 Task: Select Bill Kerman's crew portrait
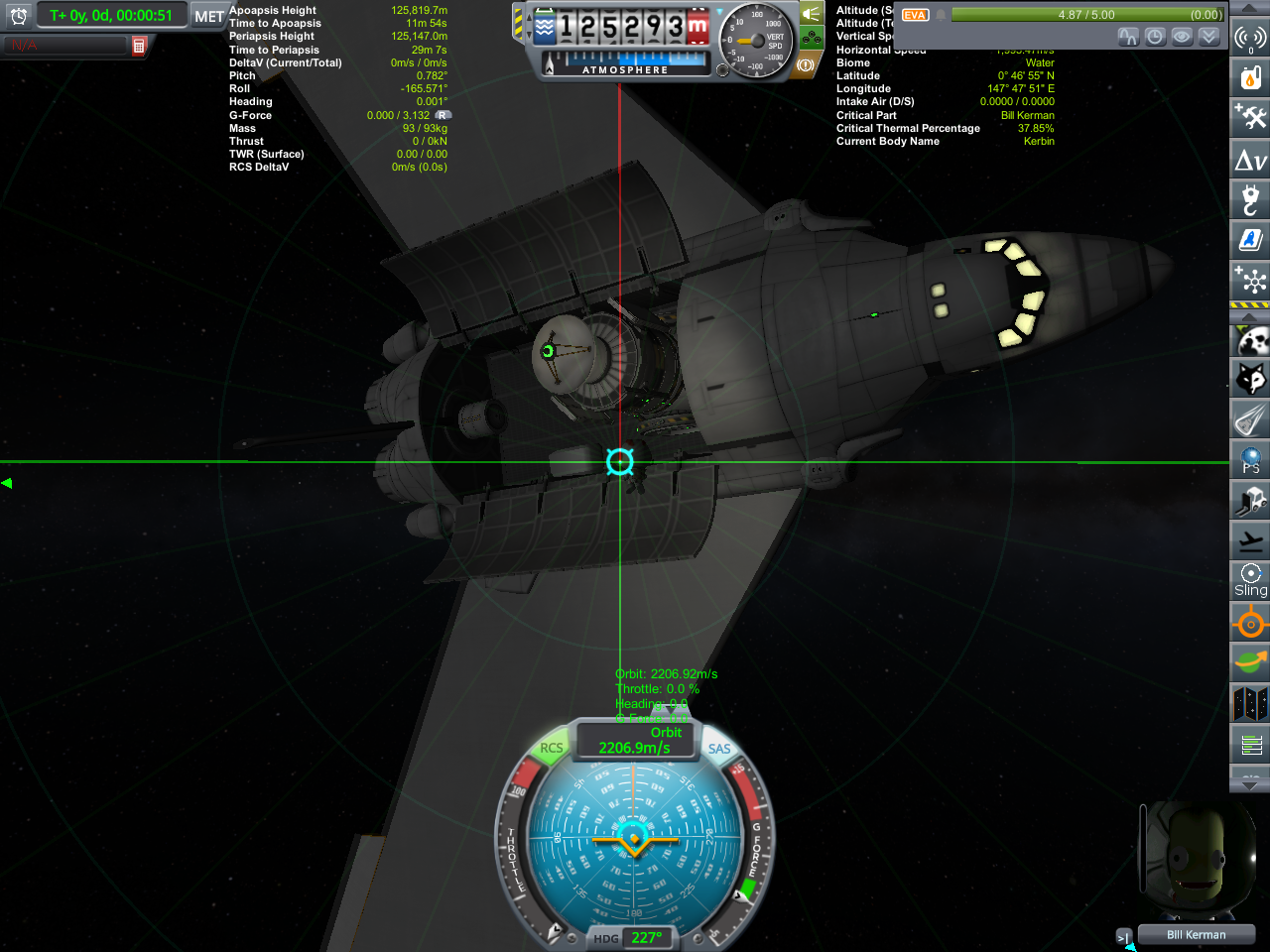click(x=1196, y=861)
